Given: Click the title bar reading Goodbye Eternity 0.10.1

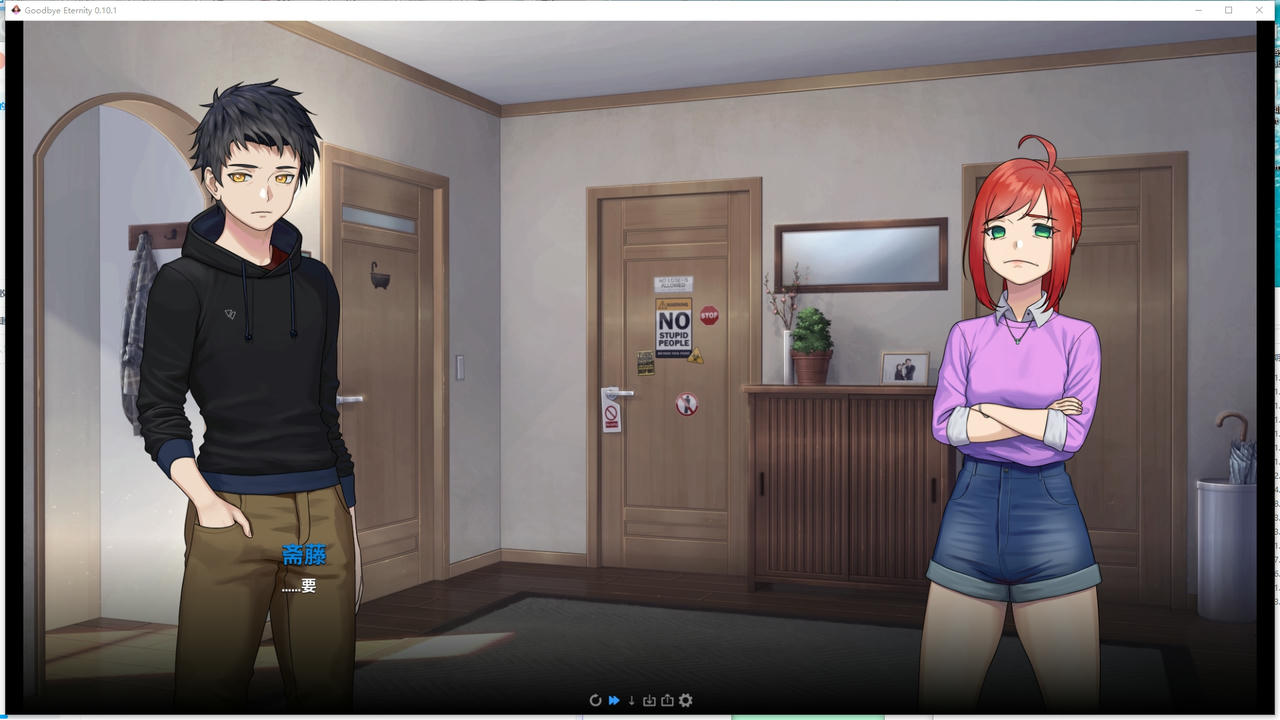Looking at the screenshot, I should pos(70,10).
